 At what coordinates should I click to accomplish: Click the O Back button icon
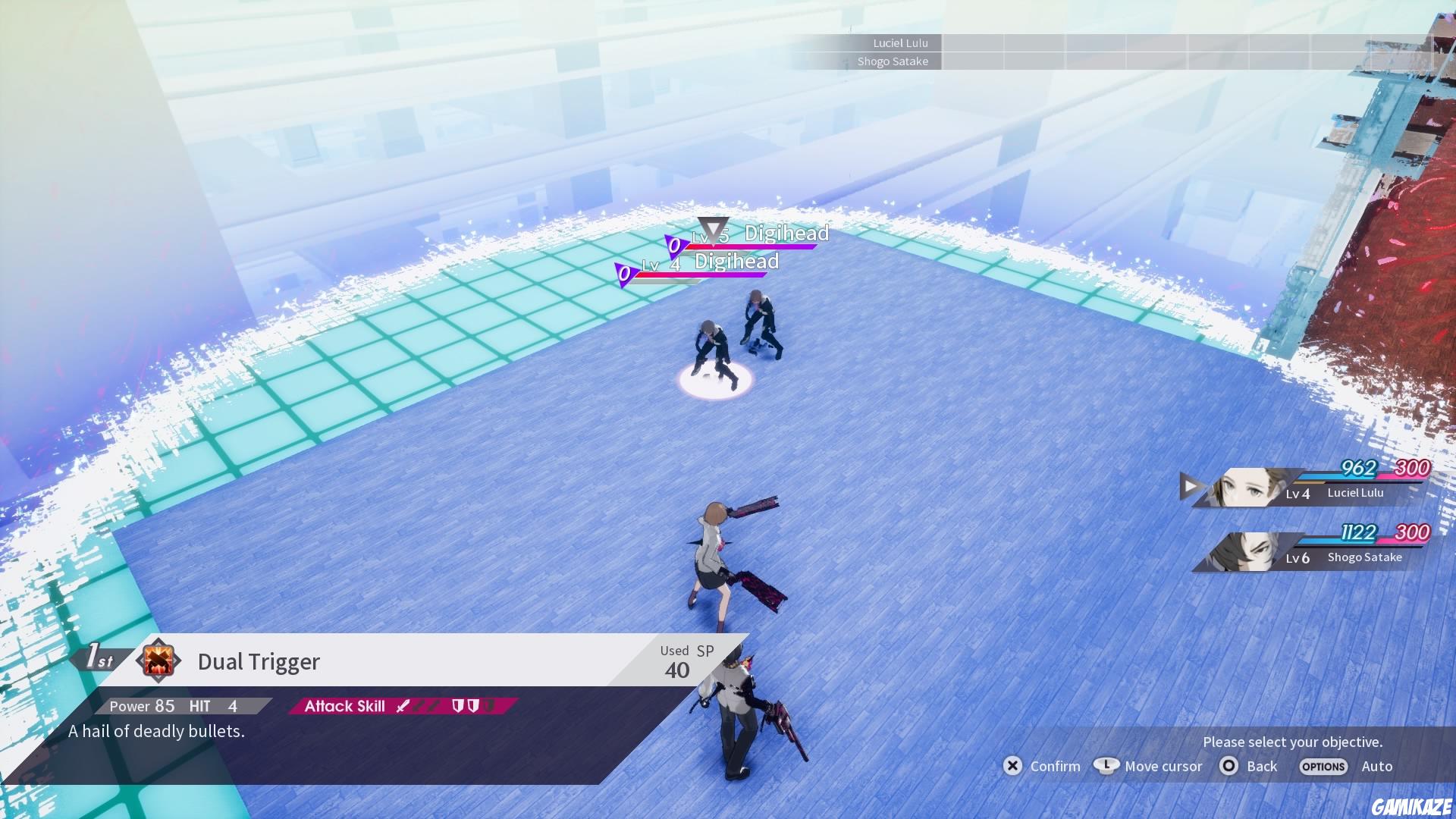pyautogui.click(x=1229, y=767)
